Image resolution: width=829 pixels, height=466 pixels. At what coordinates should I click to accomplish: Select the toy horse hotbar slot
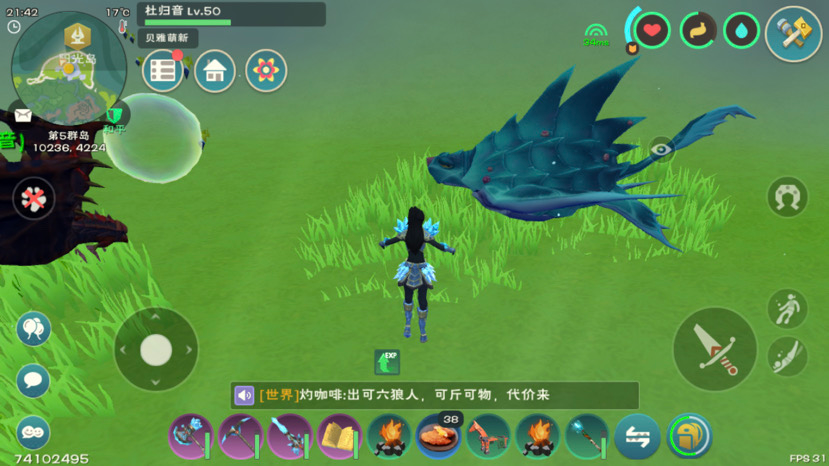(488, 437)
